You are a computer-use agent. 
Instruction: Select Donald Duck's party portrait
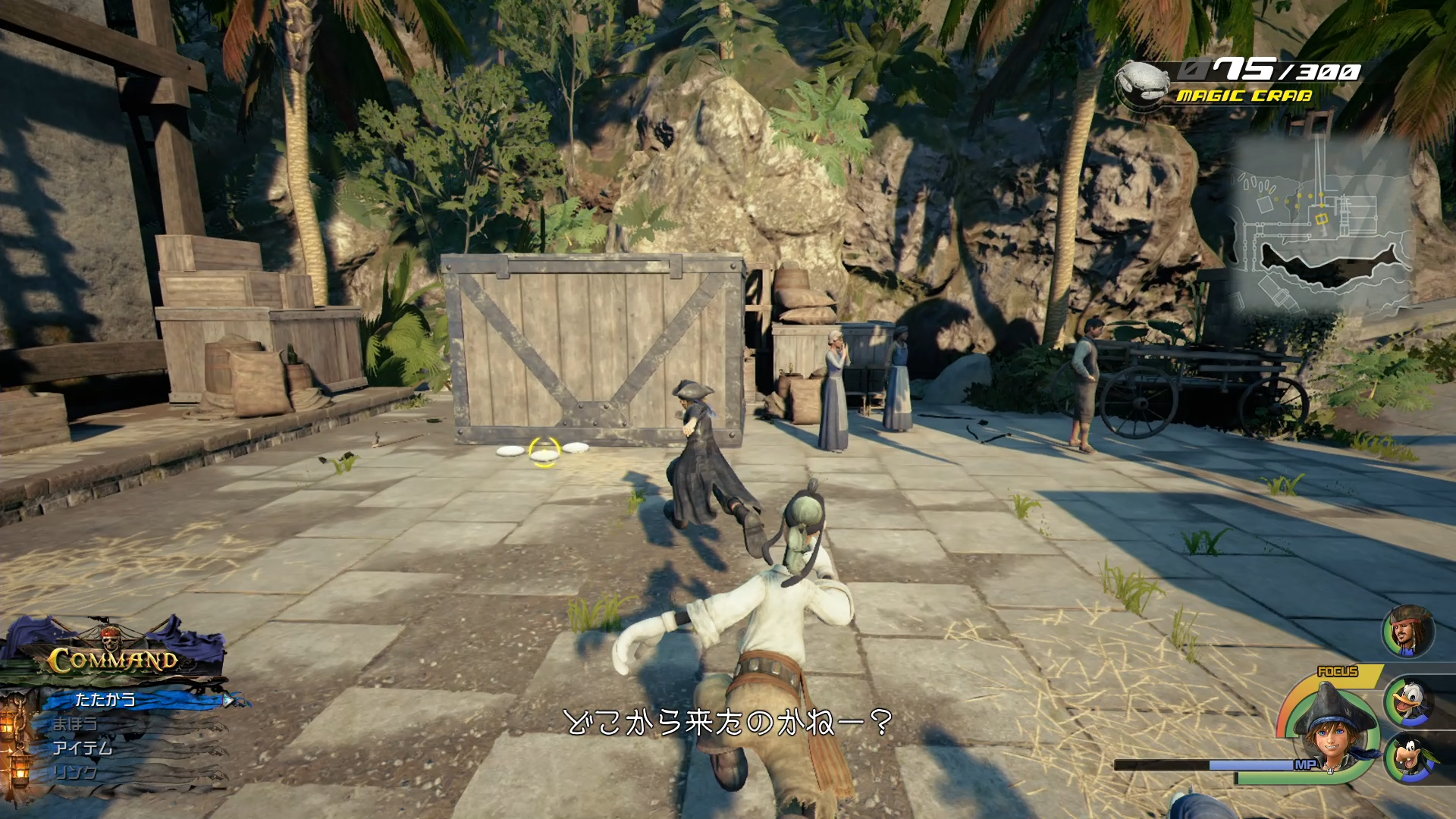(1408, 701)
